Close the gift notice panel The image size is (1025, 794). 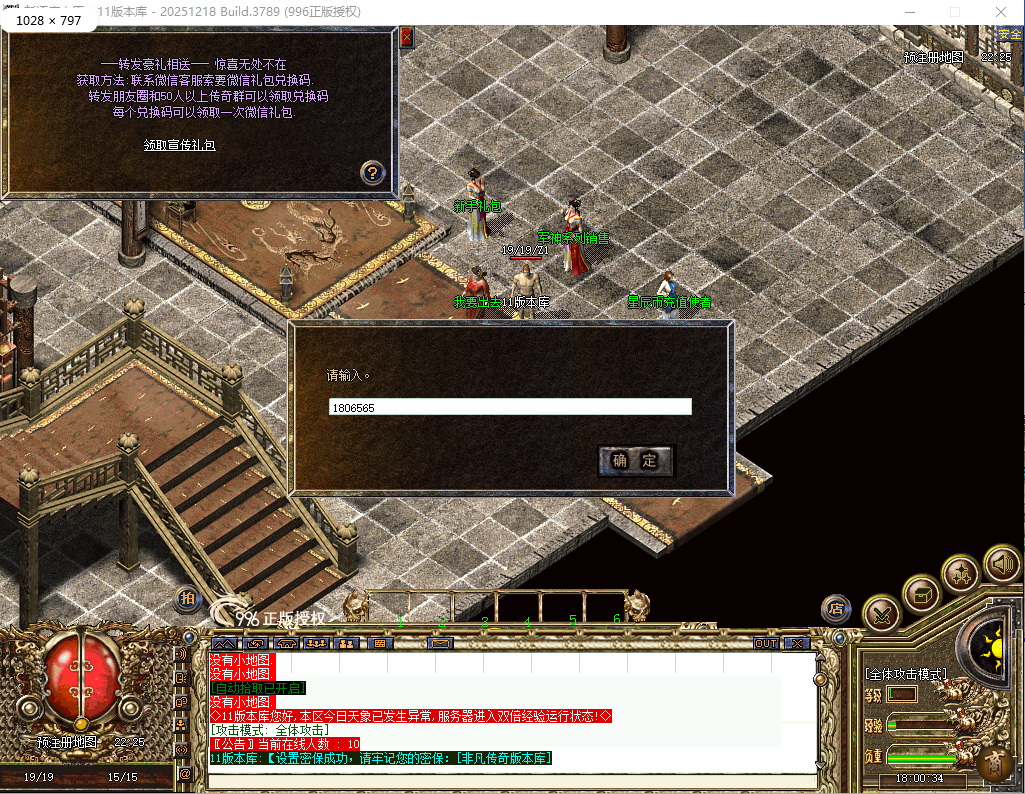point(406,38)
